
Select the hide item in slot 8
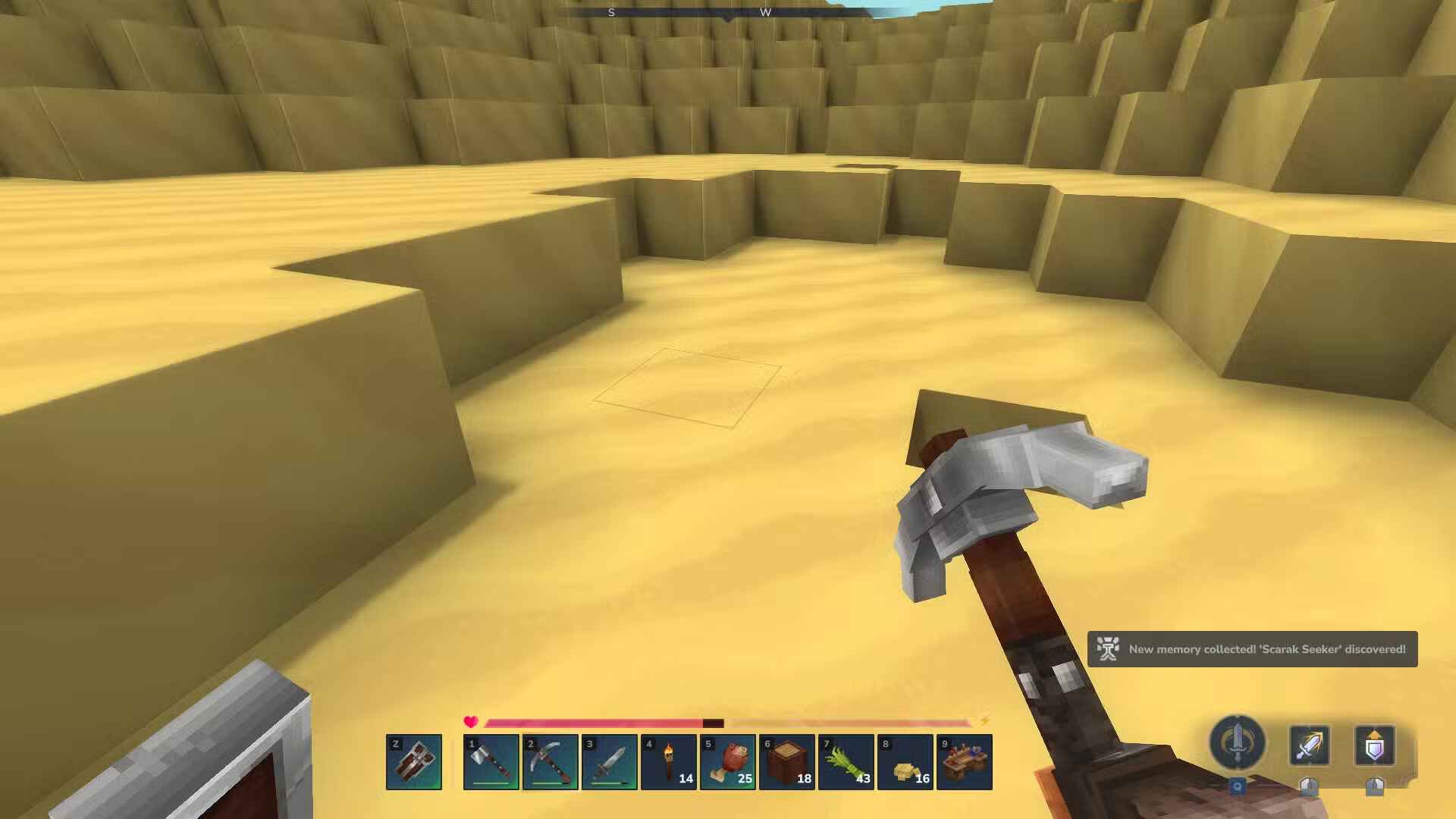(x=907, y=762)
